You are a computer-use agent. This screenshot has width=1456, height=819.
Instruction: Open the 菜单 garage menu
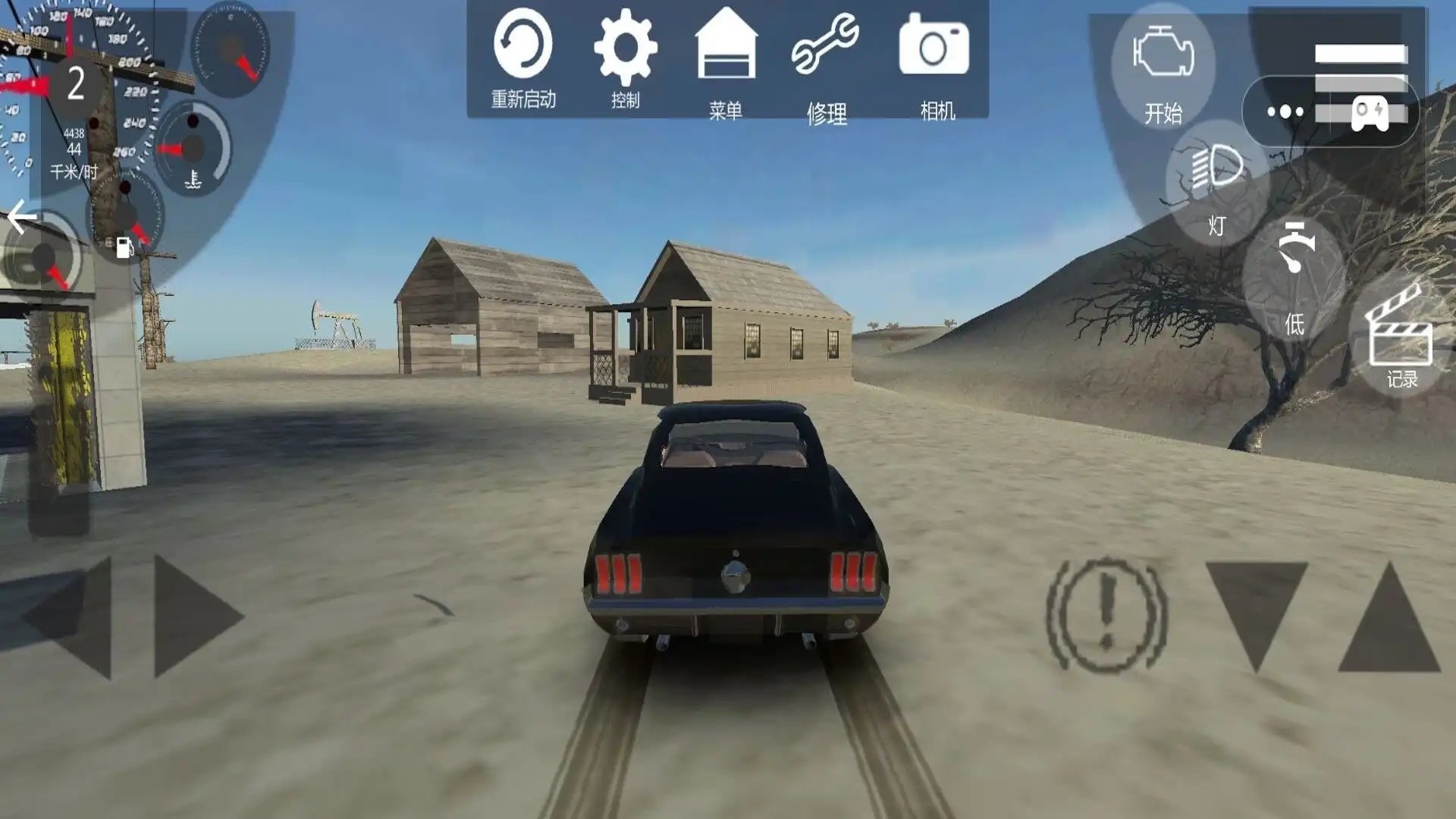726,61
